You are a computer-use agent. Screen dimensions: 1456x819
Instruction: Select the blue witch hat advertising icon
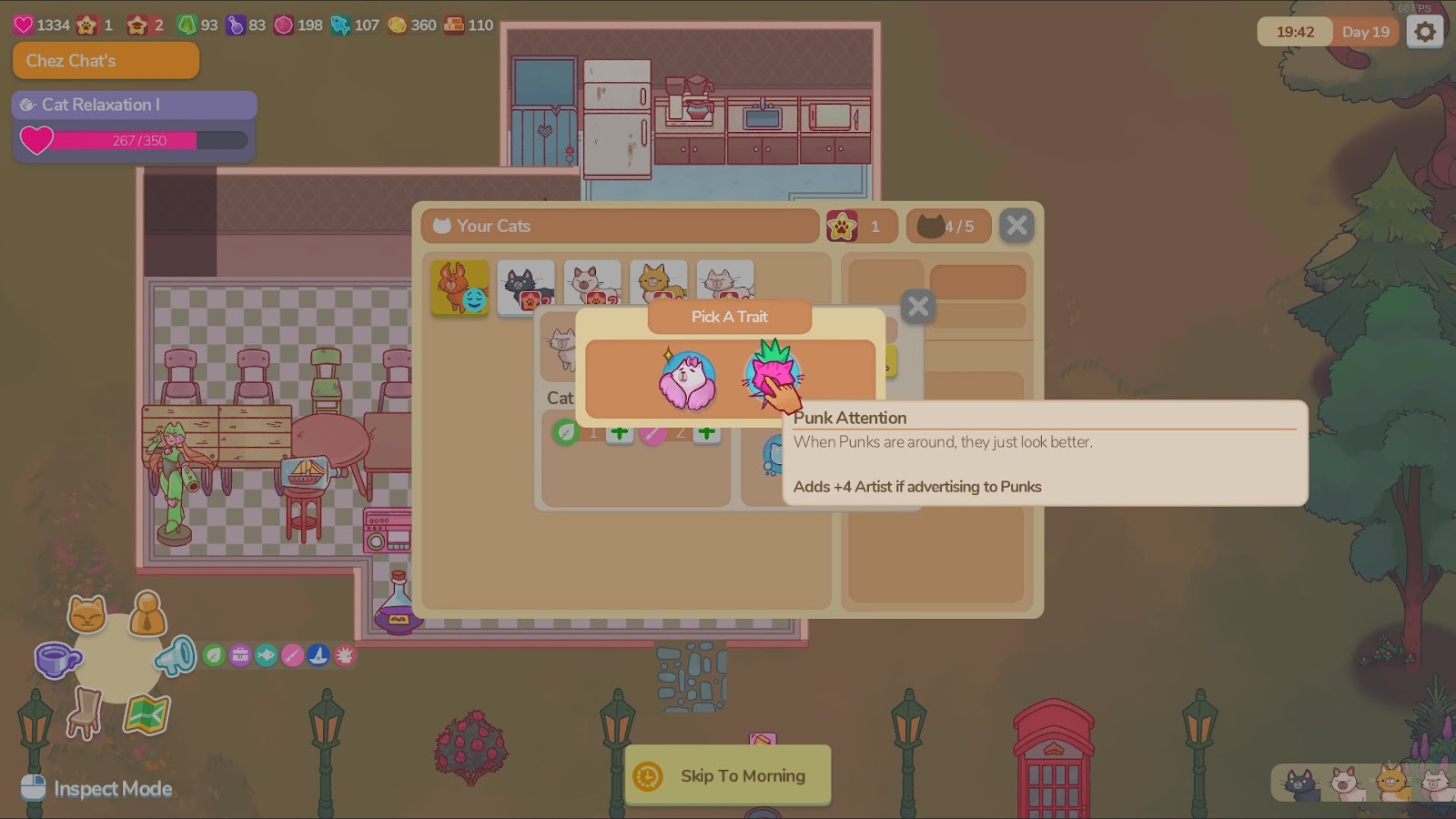point(318,655)
